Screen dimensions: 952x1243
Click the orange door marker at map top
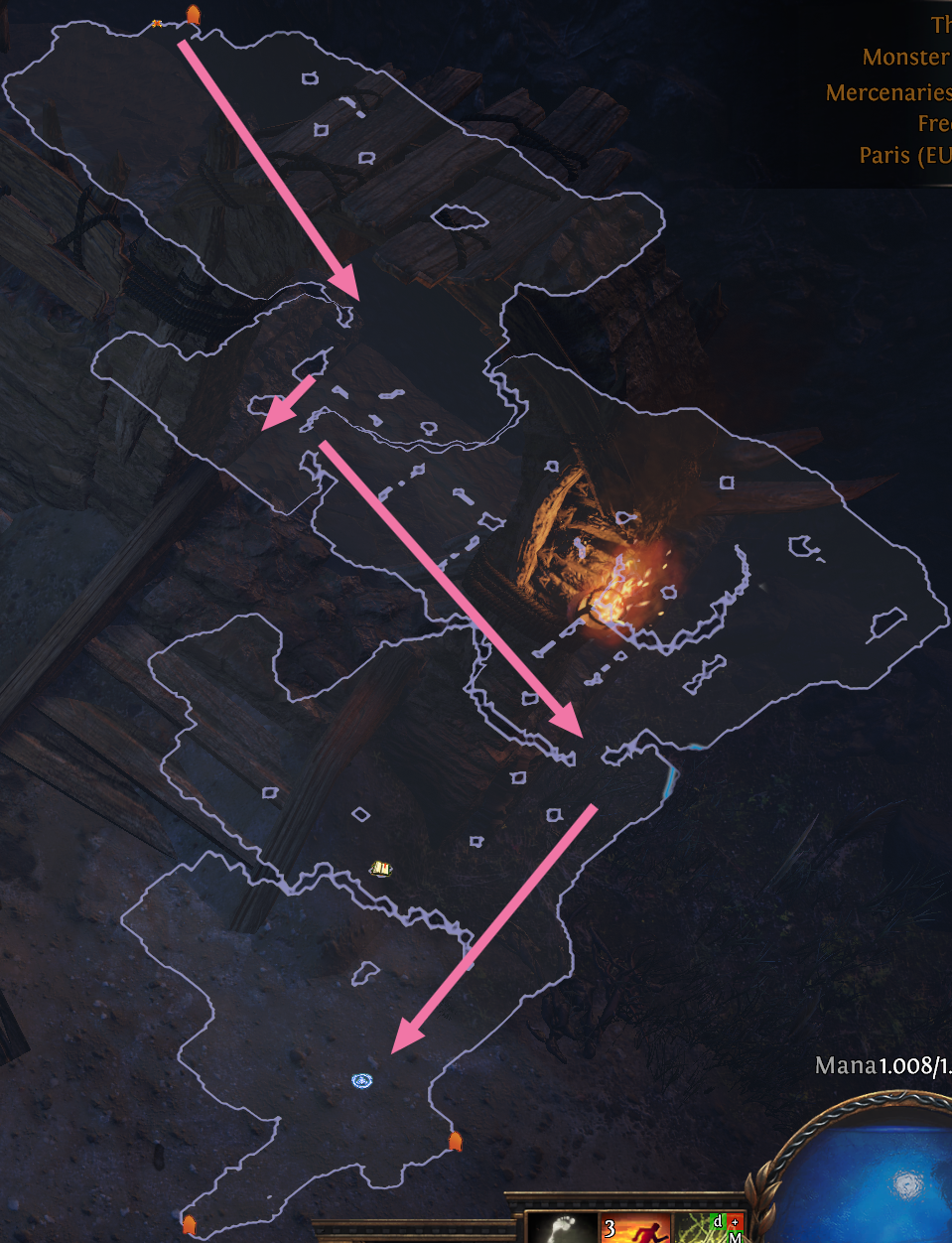[x=193, y=15]
